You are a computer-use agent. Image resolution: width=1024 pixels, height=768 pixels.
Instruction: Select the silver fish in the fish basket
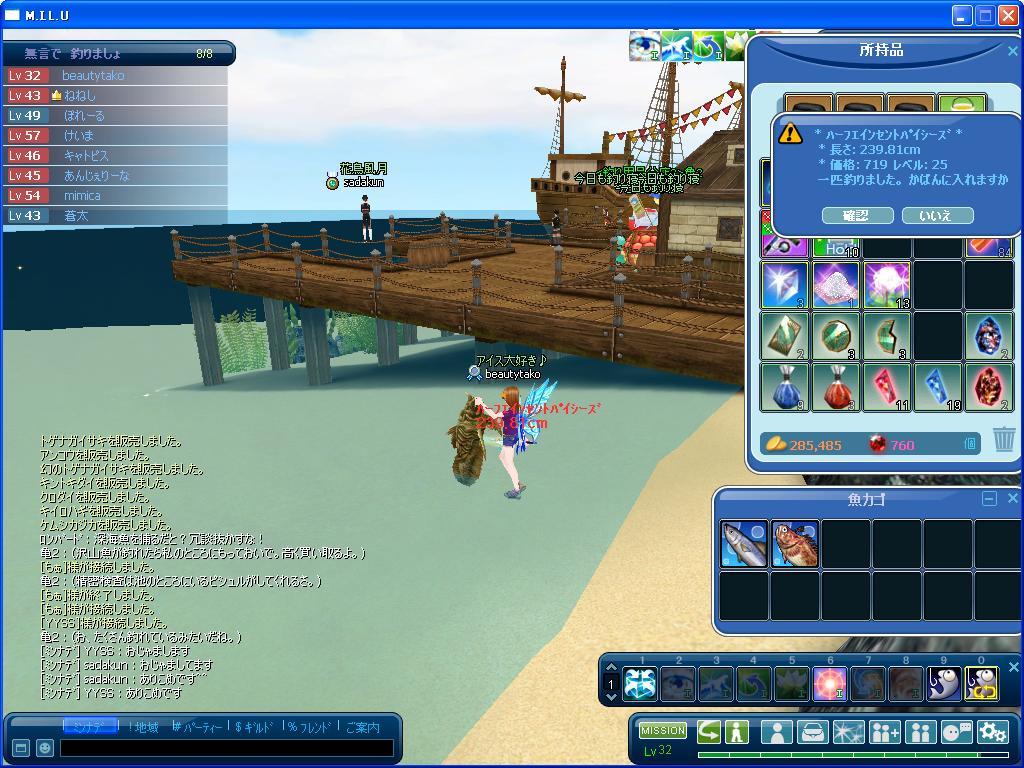pyautogui.click(x=744, y=544)
